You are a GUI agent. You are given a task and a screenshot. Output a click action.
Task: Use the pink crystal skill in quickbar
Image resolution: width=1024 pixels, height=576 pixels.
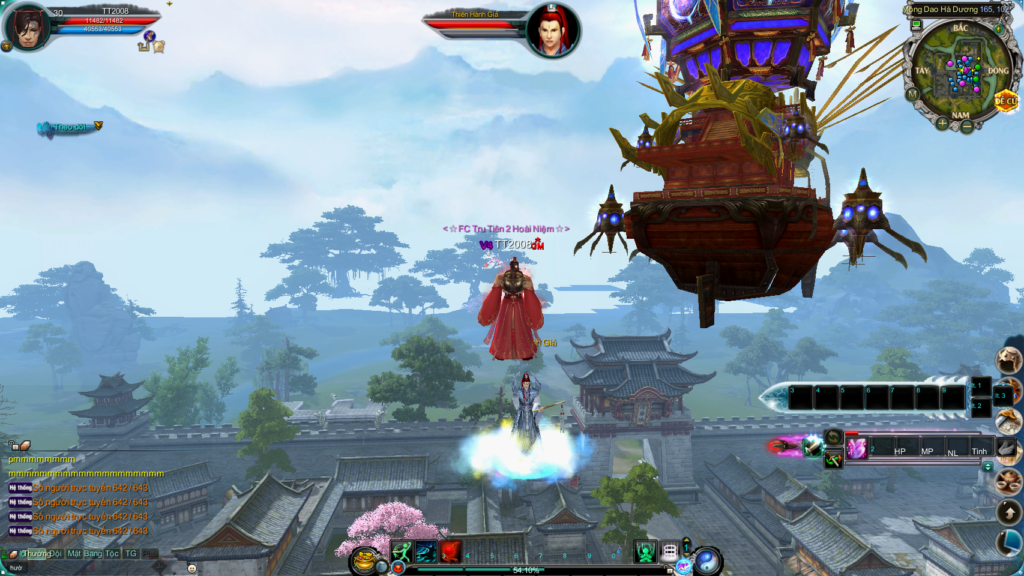click(x=856, y=448)
